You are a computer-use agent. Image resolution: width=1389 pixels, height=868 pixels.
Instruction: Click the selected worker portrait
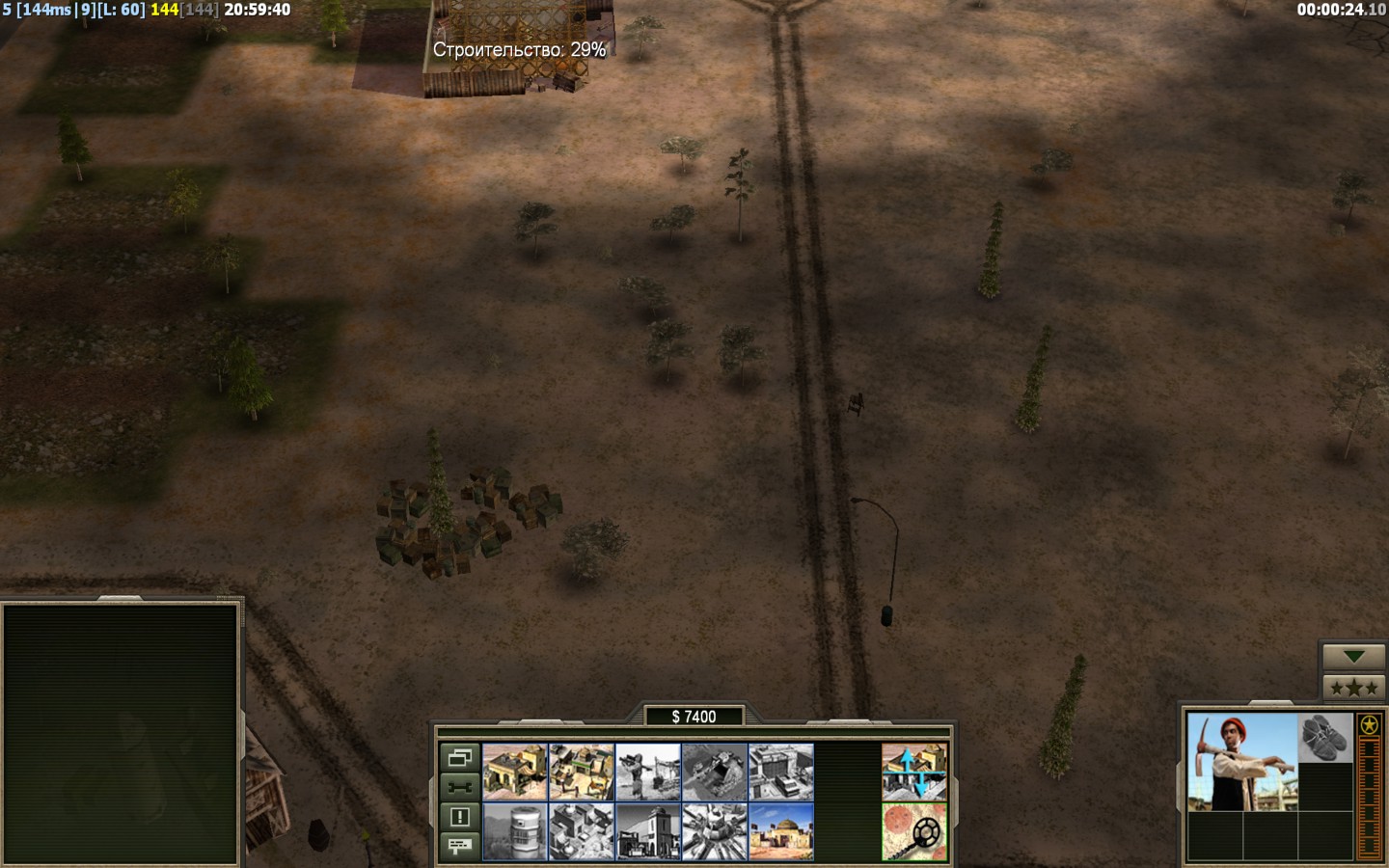tap(1242, 762)
